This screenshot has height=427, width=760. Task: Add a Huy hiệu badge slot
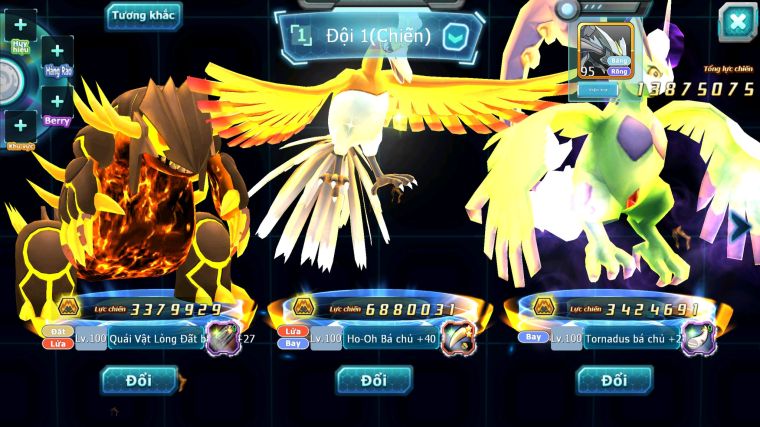point(20,25)
